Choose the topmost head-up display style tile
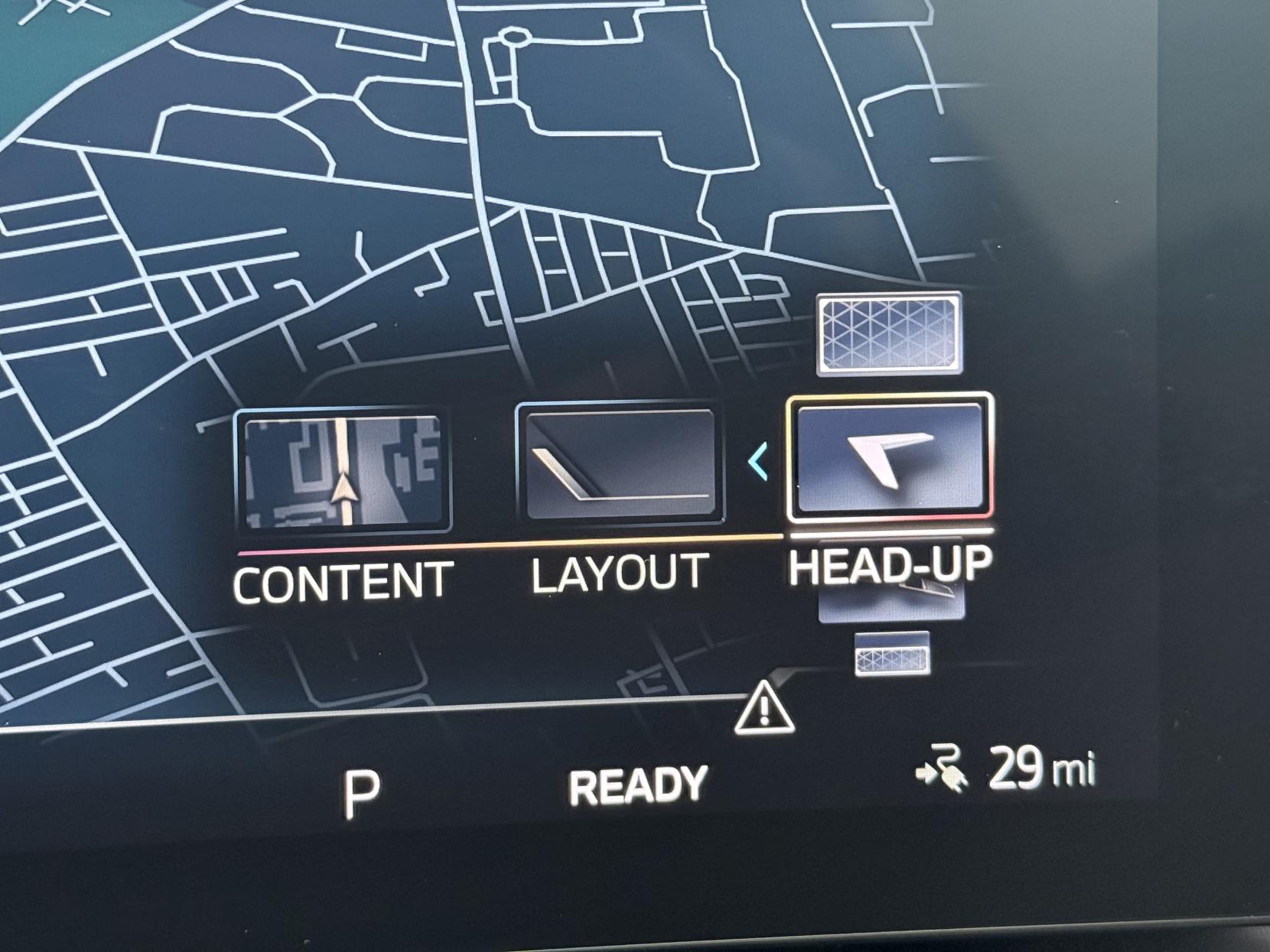The image size is (1270, 952). click(887, 332)
